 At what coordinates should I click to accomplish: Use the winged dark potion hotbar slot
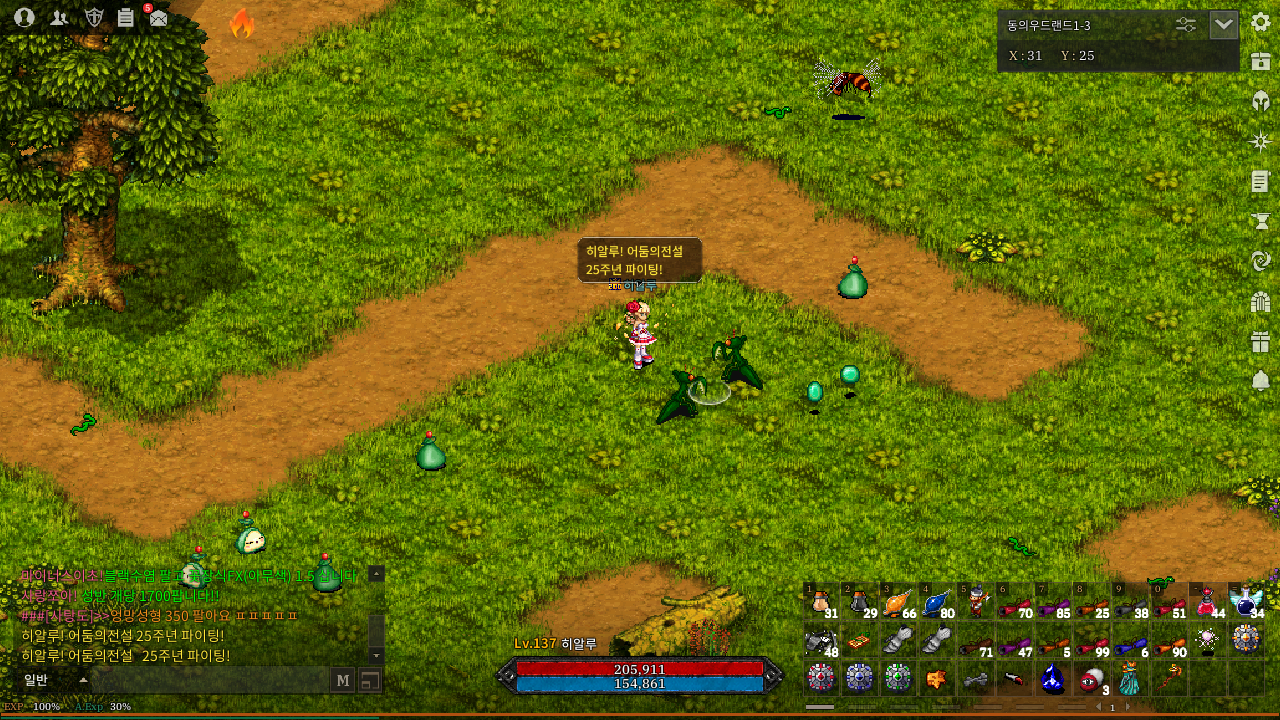(x=1246, y=602)
